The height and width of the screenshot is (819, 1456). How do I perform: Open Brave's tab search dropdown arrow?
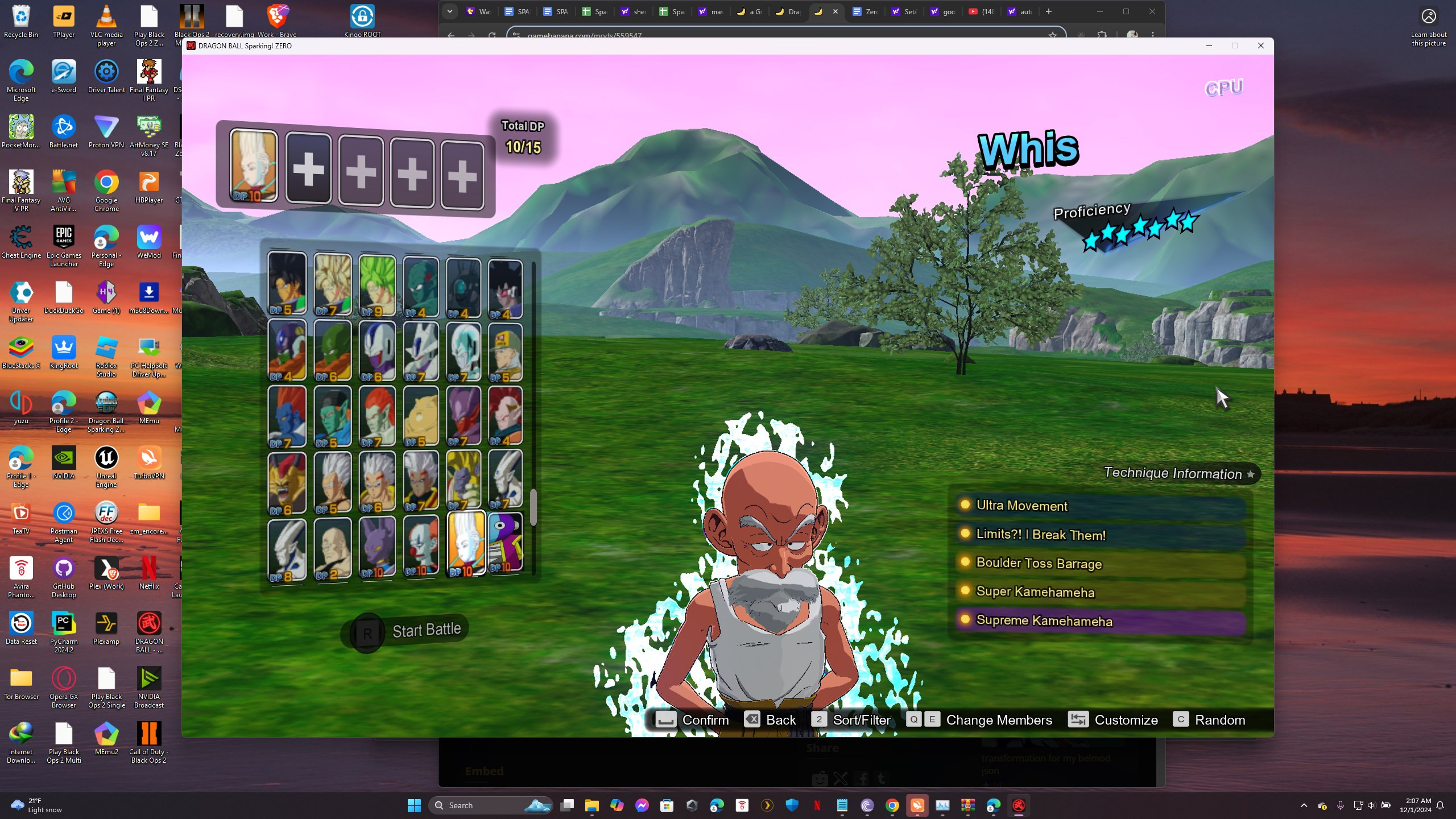450,11
